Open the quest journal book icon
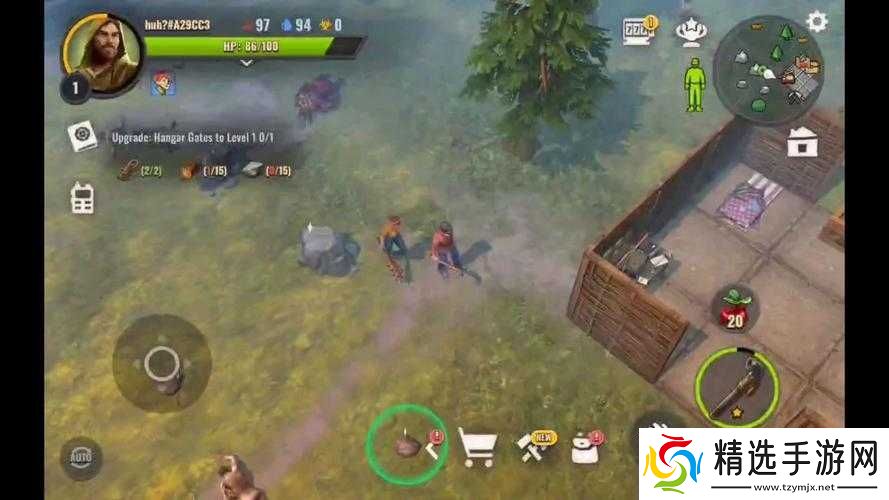The width and height of the screenshot is (889, 500). [x=82, y=136]
